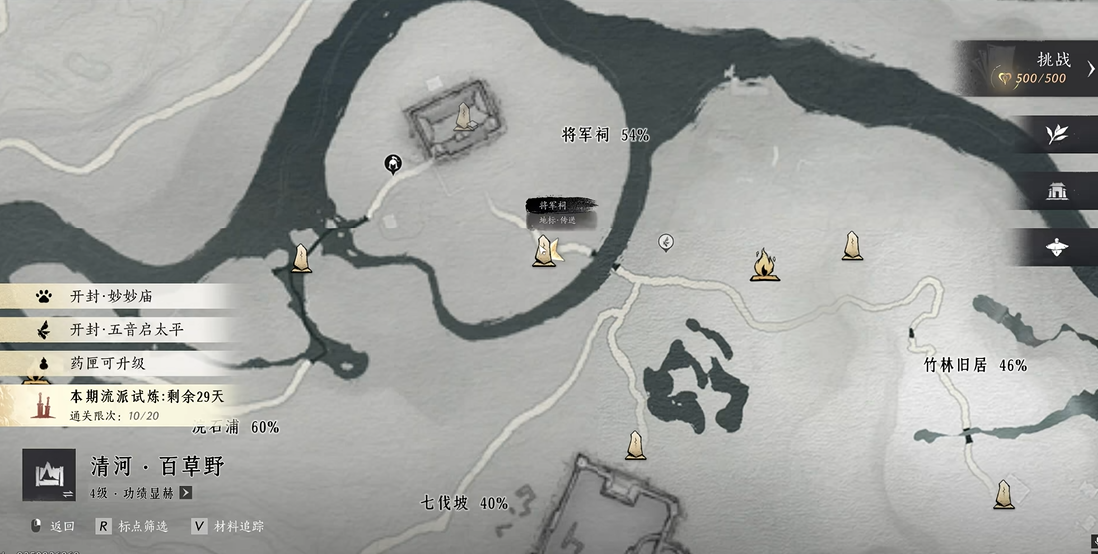Open the temple gate side tab

tap(1056, 191)
